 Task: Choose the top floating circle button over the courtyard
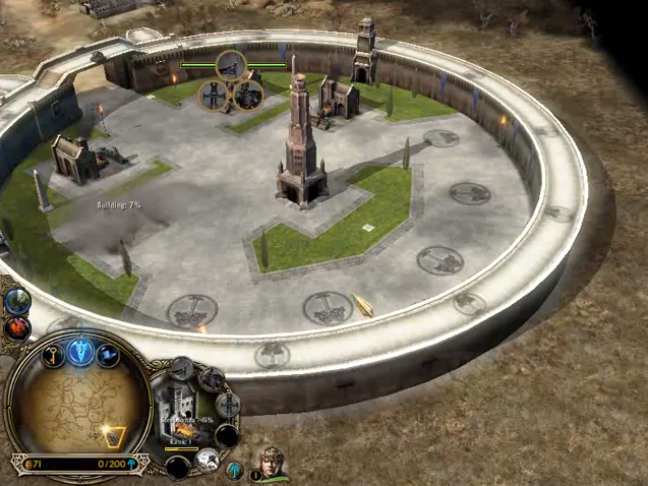231,66
